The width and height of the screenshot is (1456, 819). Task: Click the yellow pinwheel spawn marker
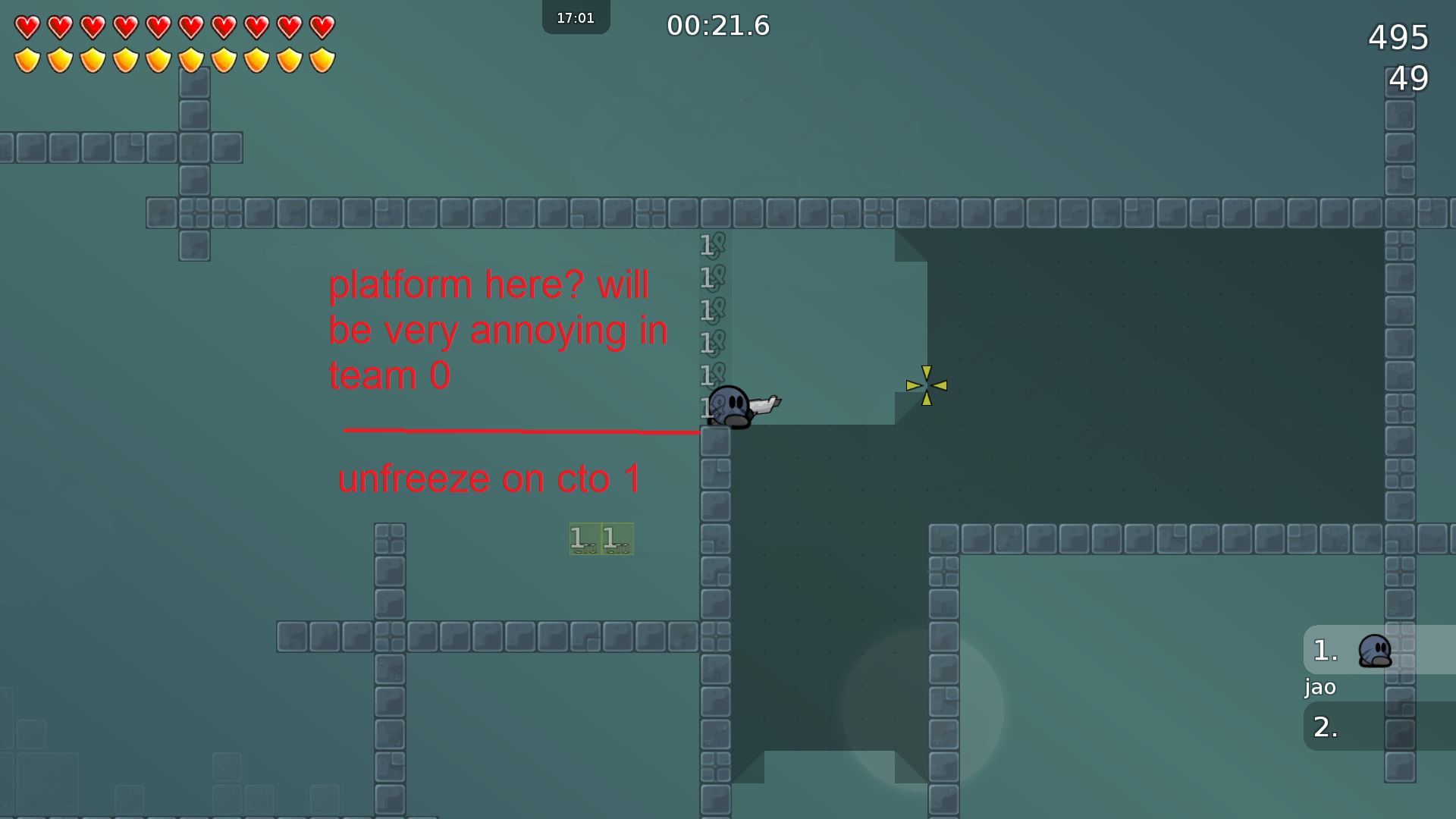[x=926, y=386]
